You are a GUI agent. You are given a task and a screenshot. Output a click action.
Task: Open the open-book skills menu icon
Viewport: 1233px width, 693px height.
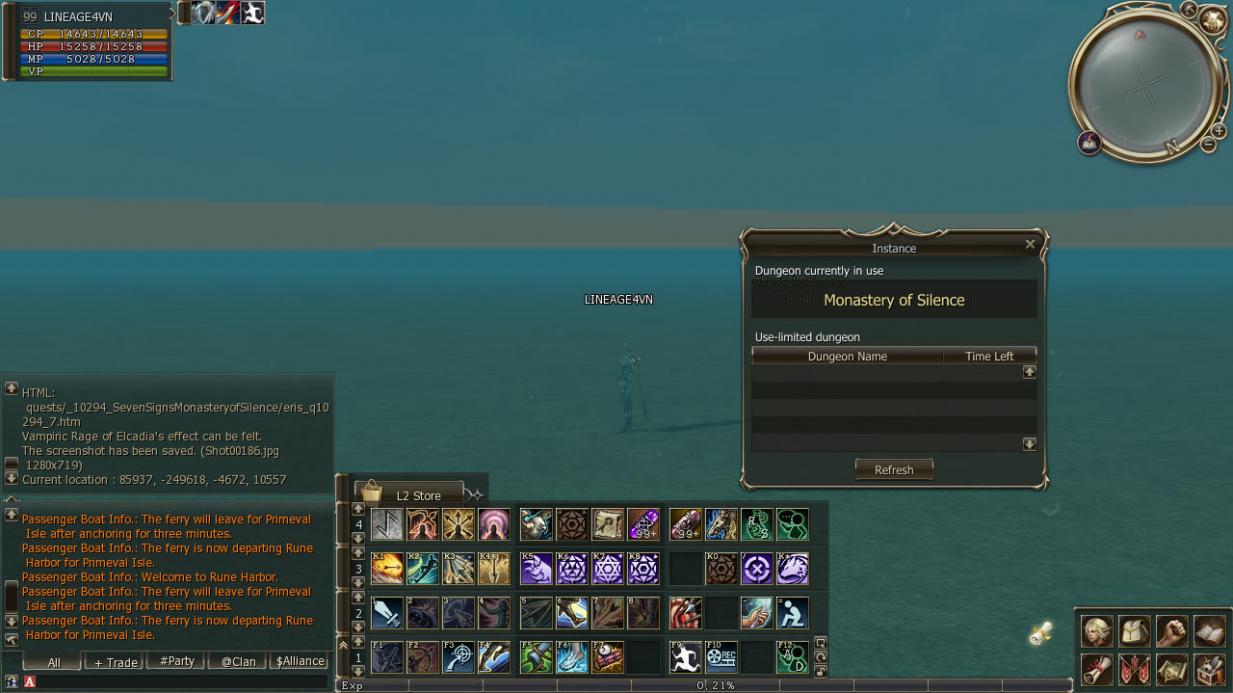1208,631
